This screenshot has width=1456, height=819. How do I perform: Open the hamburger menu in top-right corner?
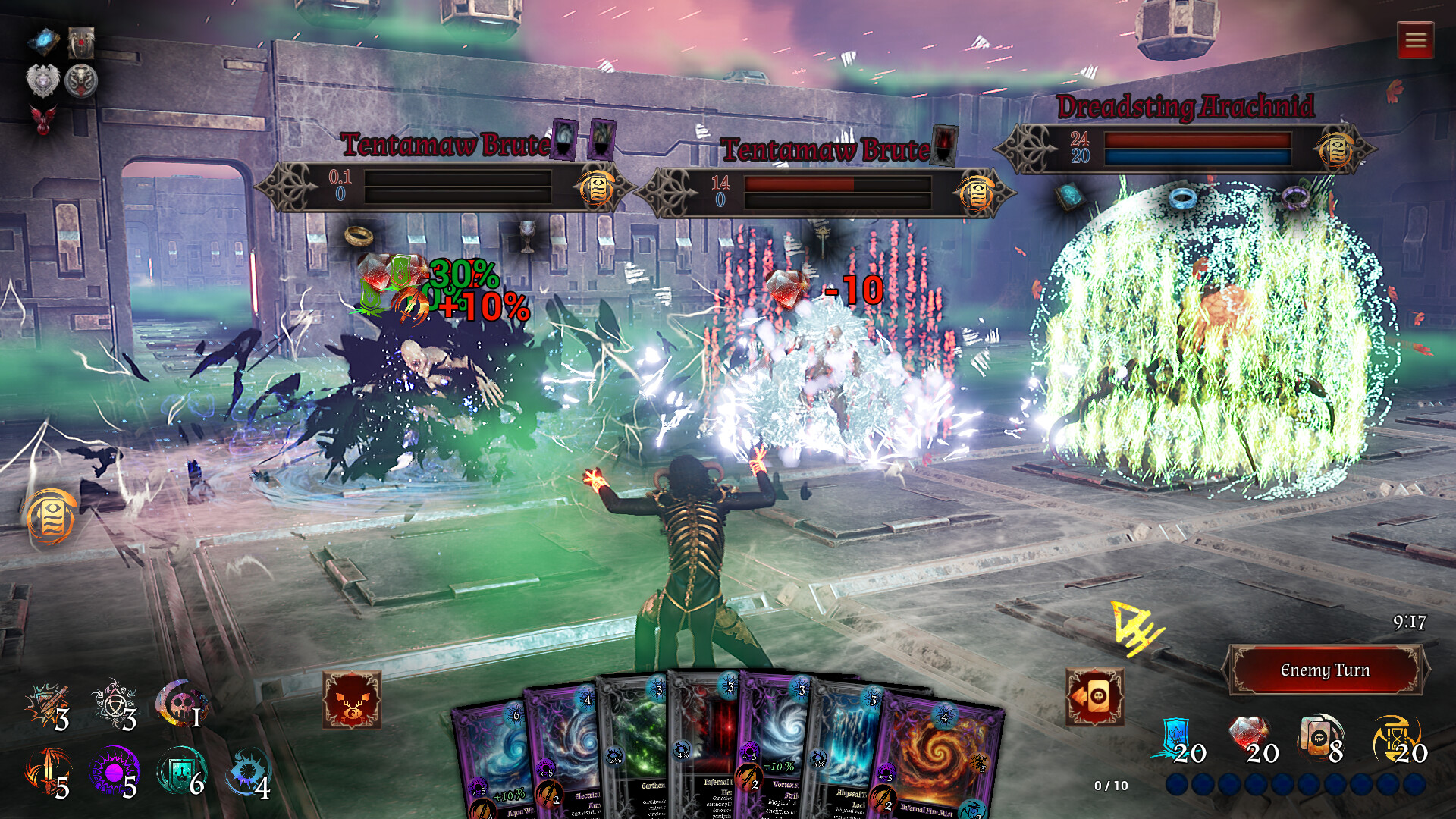click(x=1415, y=39)
